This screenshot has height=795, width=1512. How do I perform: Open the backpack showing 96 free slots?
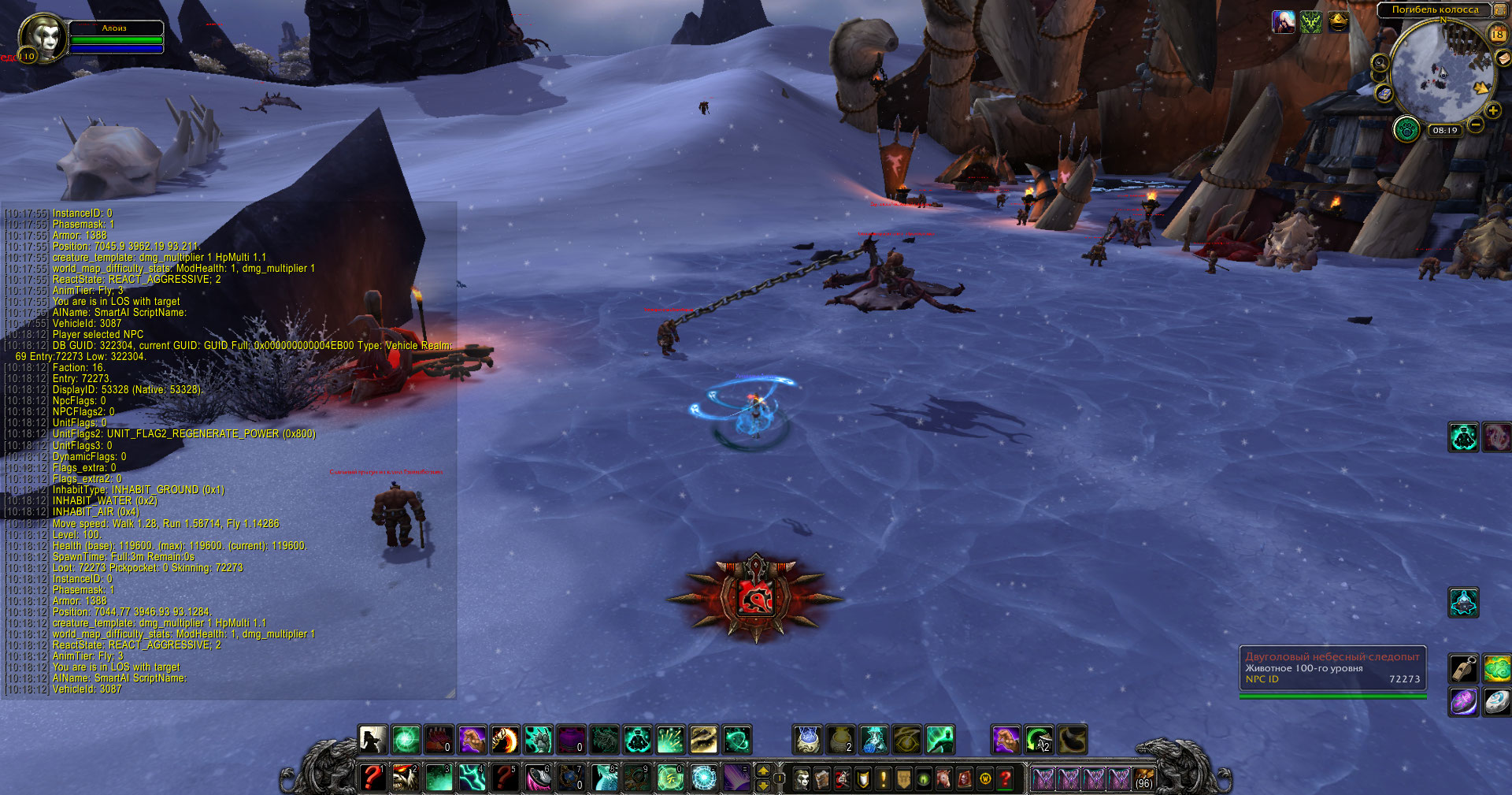tap(1144, 778)
